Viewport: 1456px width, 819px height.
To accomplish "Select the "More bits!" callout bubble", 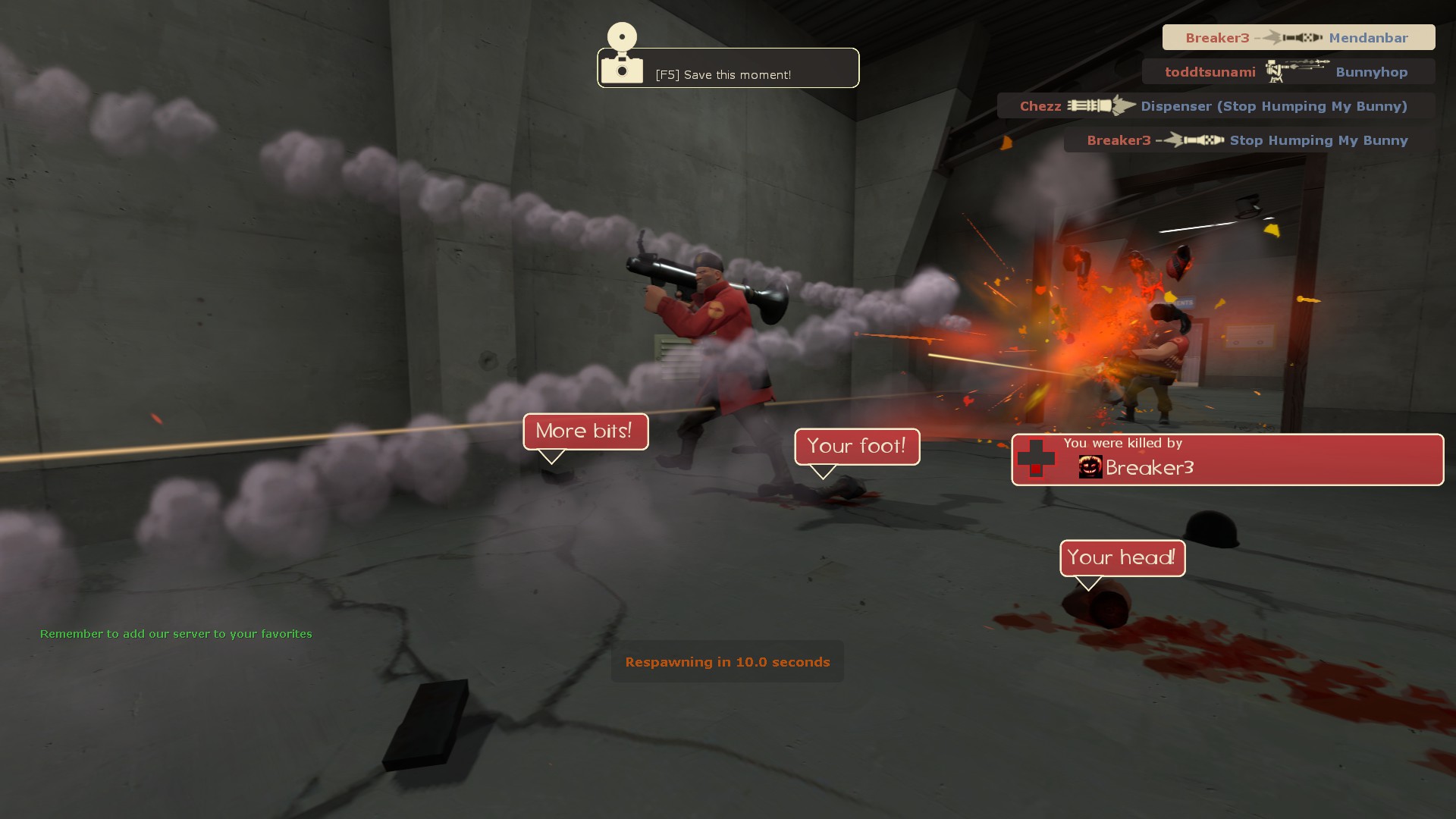I will pos(585,431).
